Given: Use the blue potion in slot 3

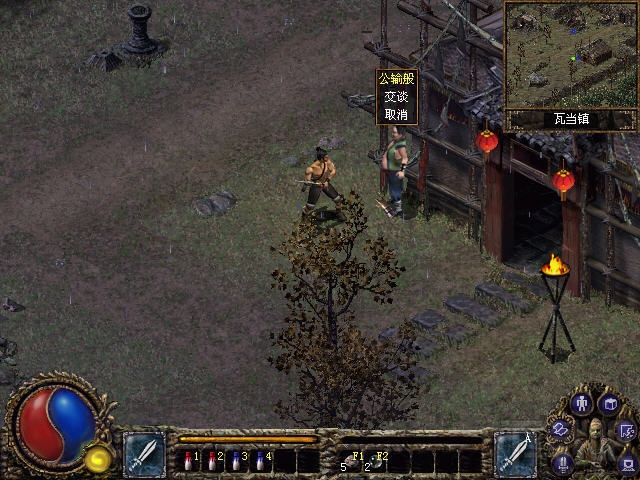Looking at the screenshot, I should tap(237, 461).
